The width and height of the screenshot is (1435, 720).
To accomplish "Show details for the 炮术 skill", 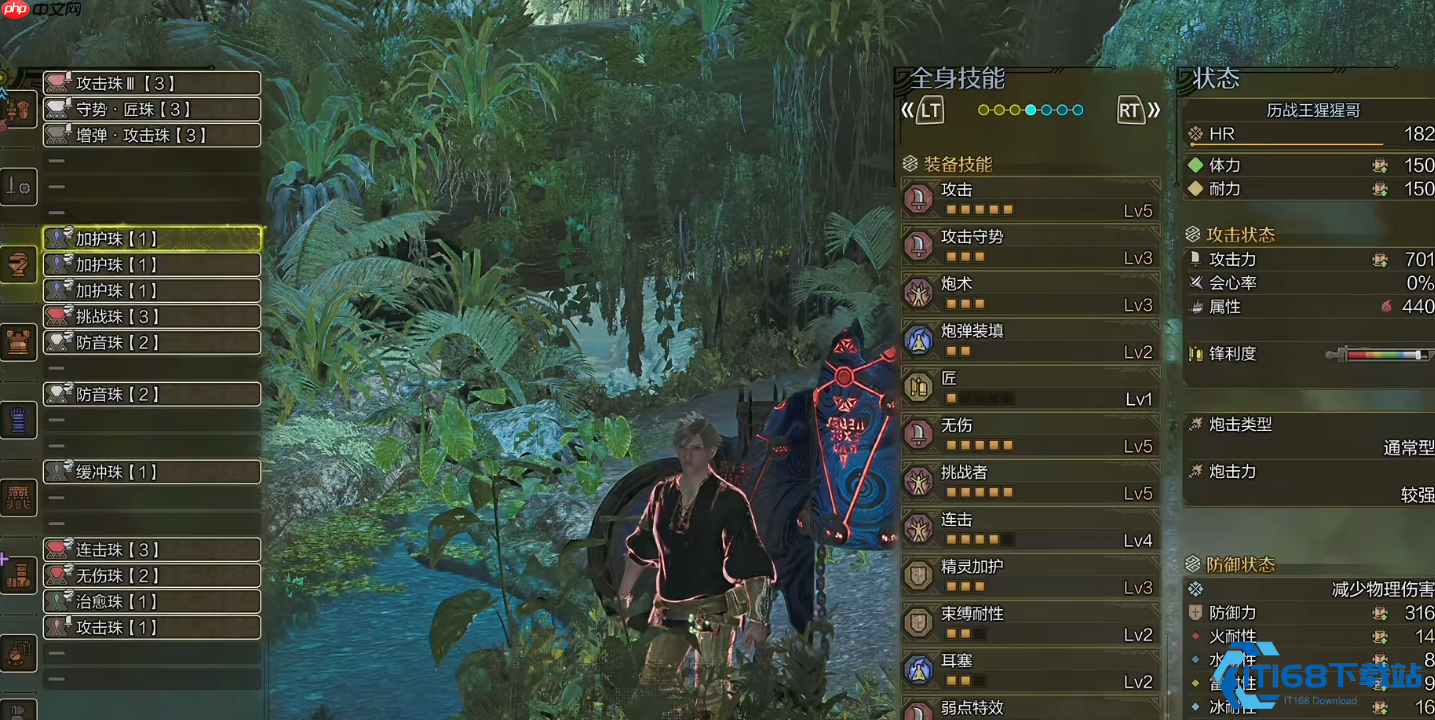I will coord(1030,293).
